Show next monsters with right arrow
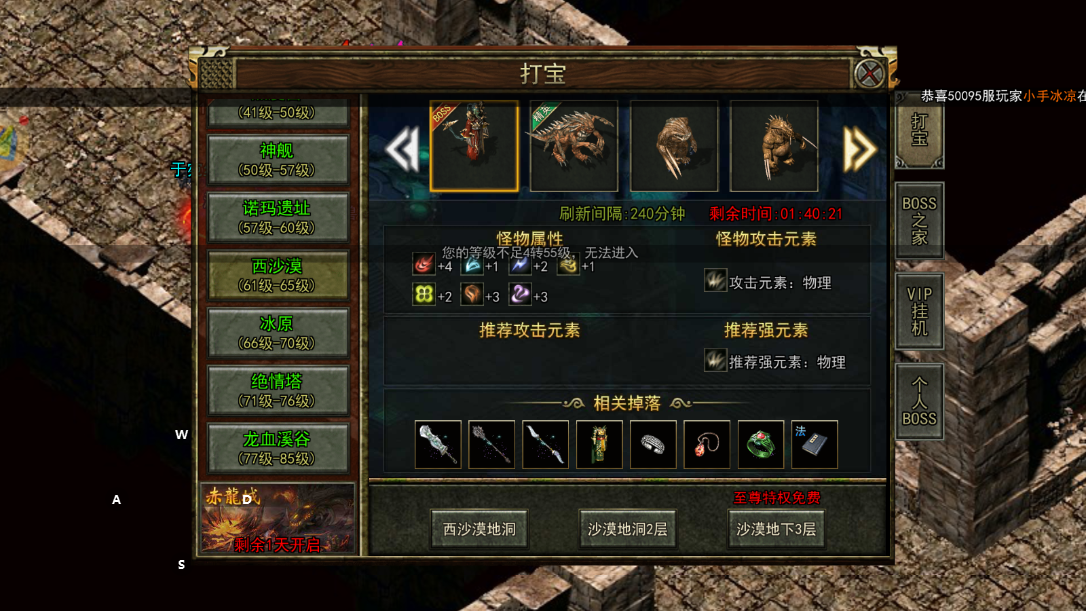1086x611 pixels. pyautogui.click(x=859, y=149)
